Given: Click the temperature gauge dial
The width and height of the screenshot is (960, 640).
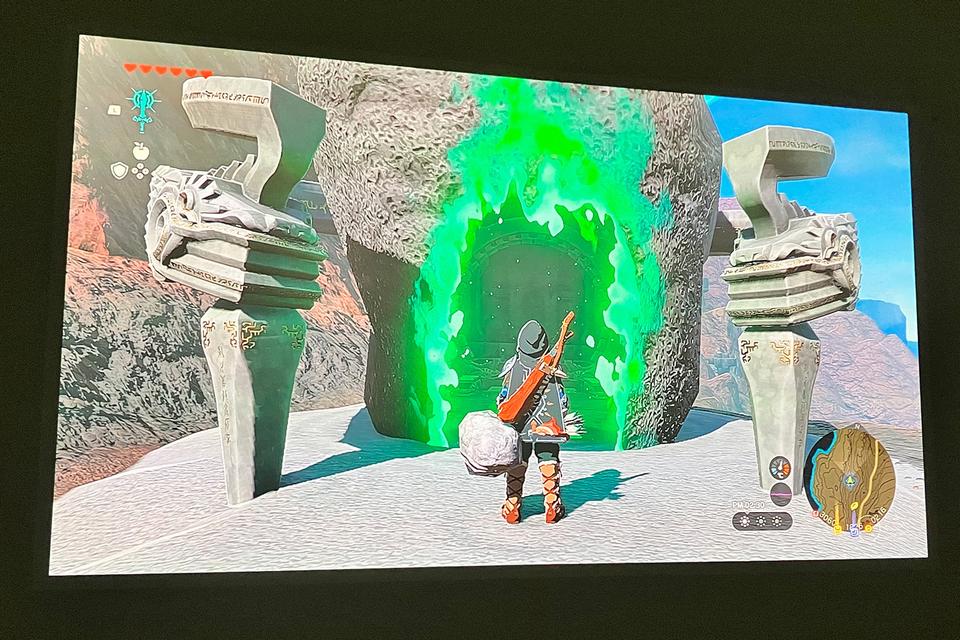Looking at the screenshot, I should (x=780, y=467).
